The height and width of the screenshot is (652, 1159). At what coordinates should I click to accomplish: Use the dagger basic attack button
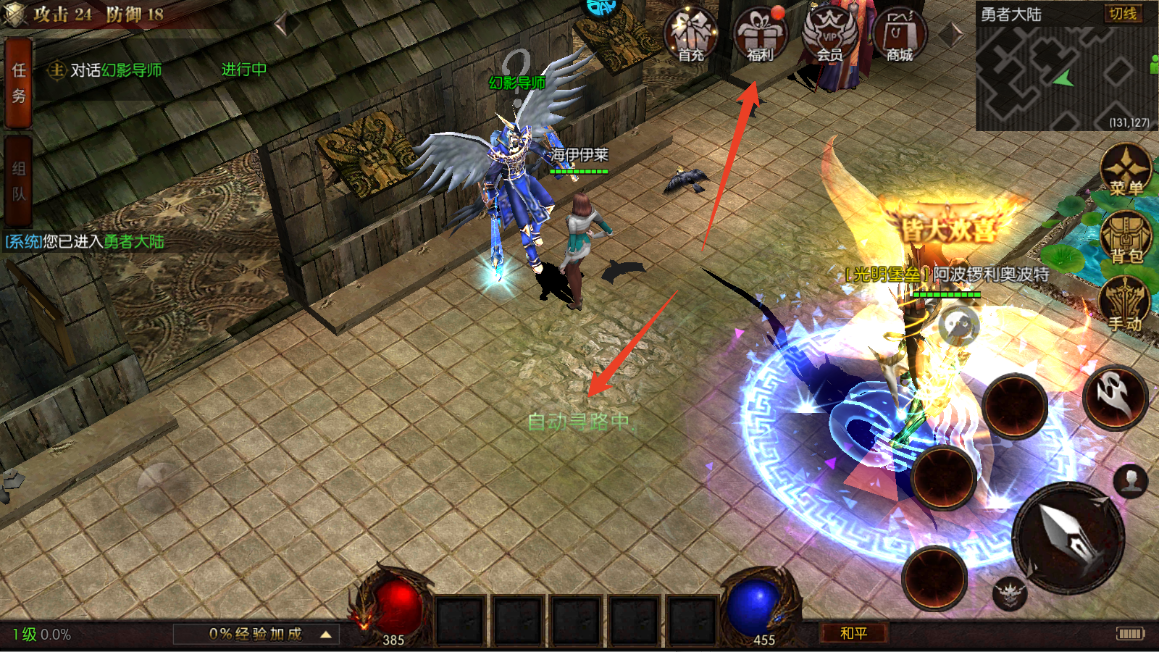(x=1067, y=538)
